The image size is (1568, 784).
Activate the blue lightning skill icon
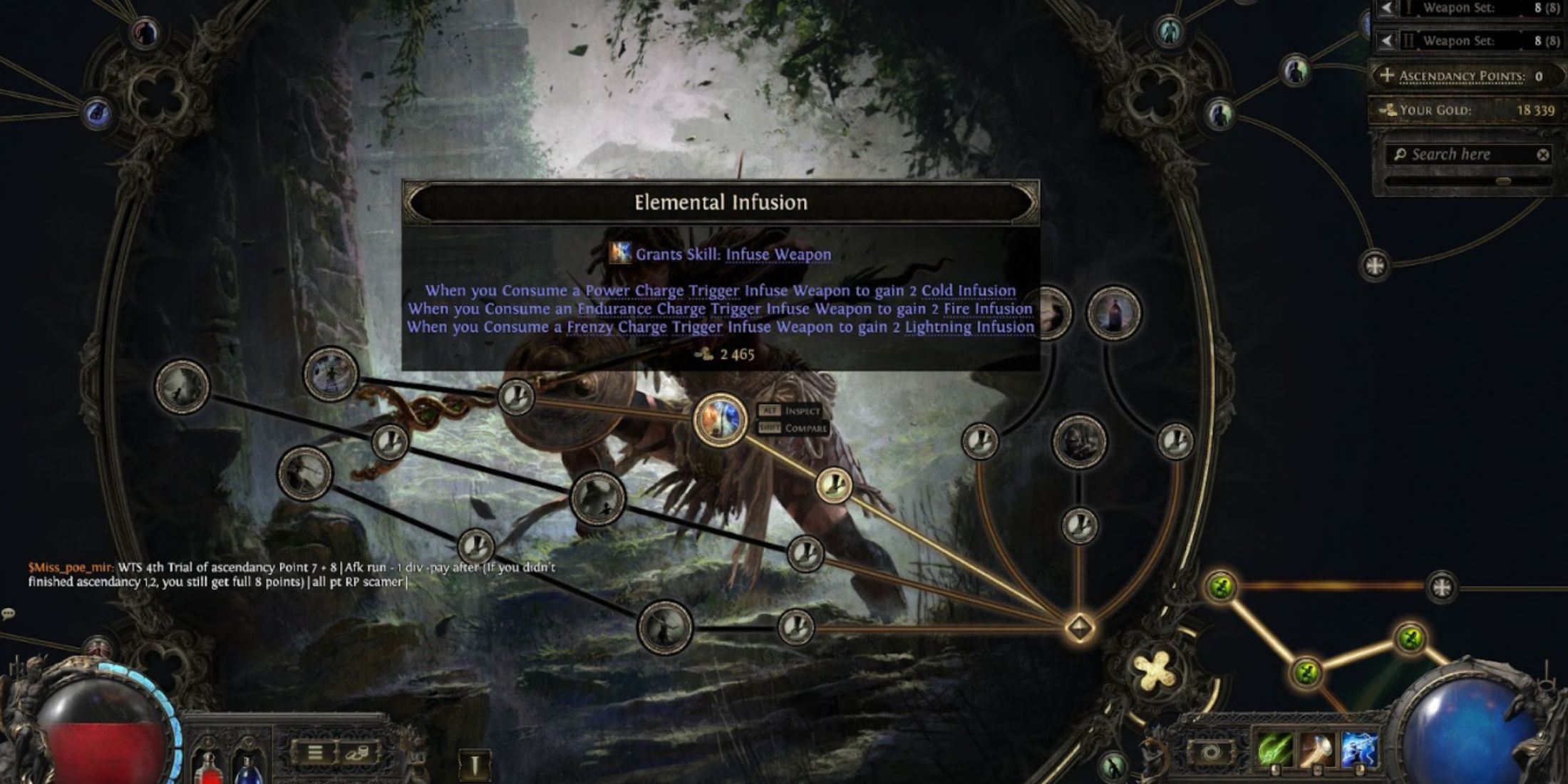pos(1359,751)
